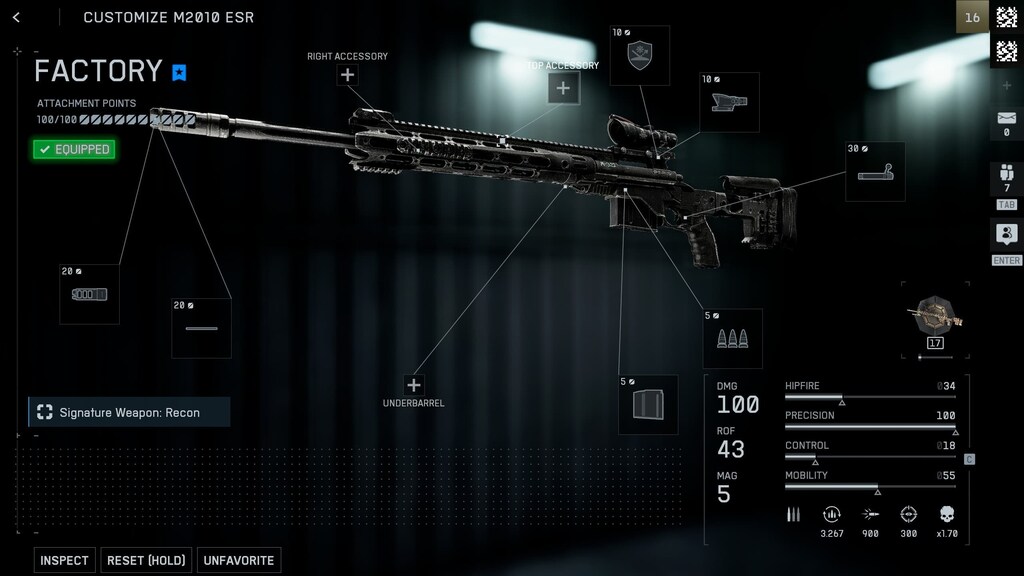Screen dimensions: 1024x576
Task: Unfavorite this weapon build
Action: point(239,560)
